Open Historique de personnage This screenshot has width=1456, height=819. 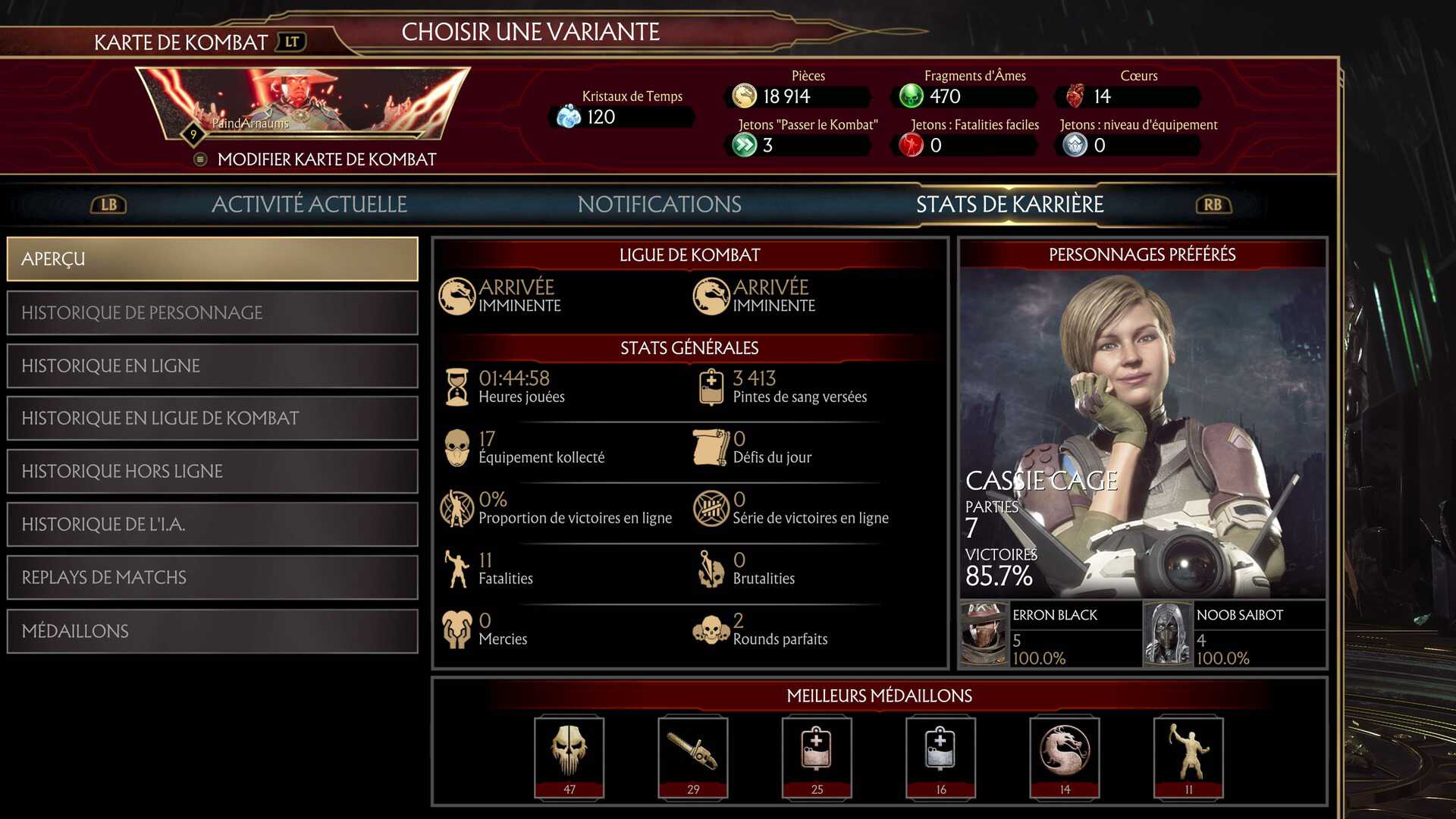point(212,312)
